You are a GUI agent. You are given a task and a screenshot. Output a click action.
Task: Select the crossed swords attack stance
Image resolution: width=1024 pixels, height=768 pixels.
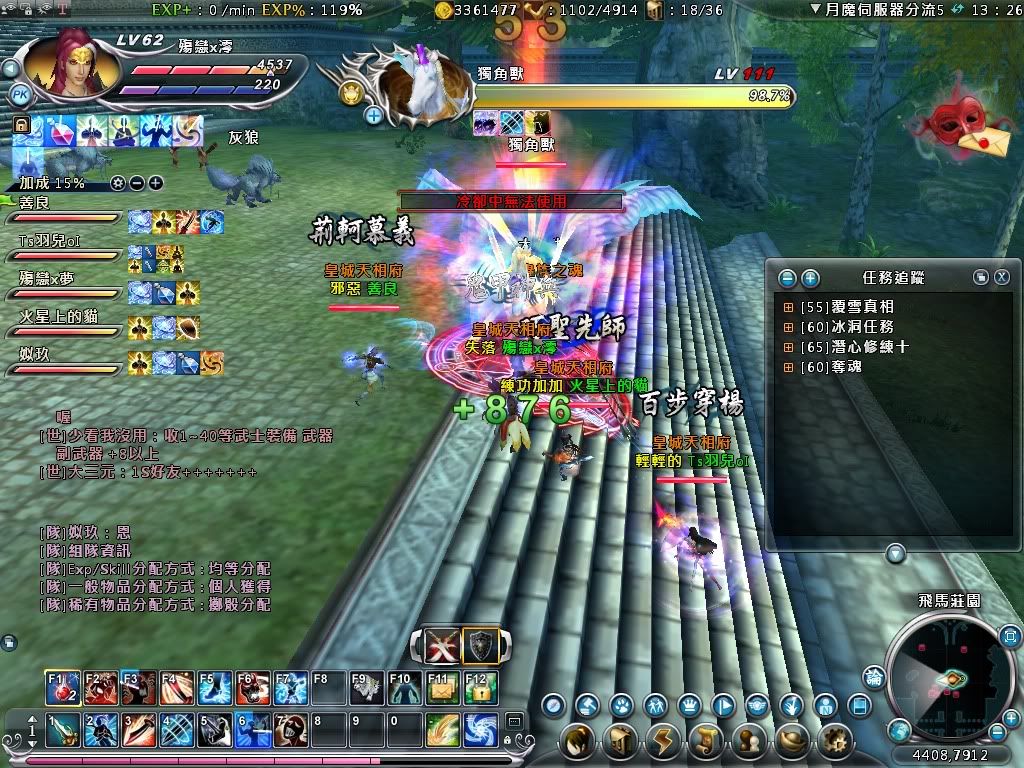442,647
